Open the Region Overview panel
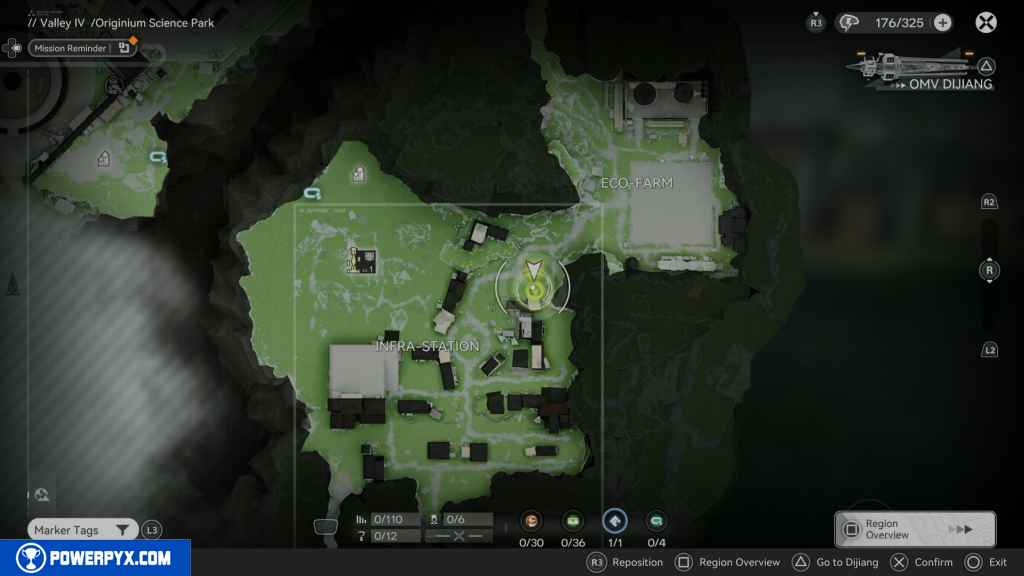1024x576 pixels. [x=914, y=529]
